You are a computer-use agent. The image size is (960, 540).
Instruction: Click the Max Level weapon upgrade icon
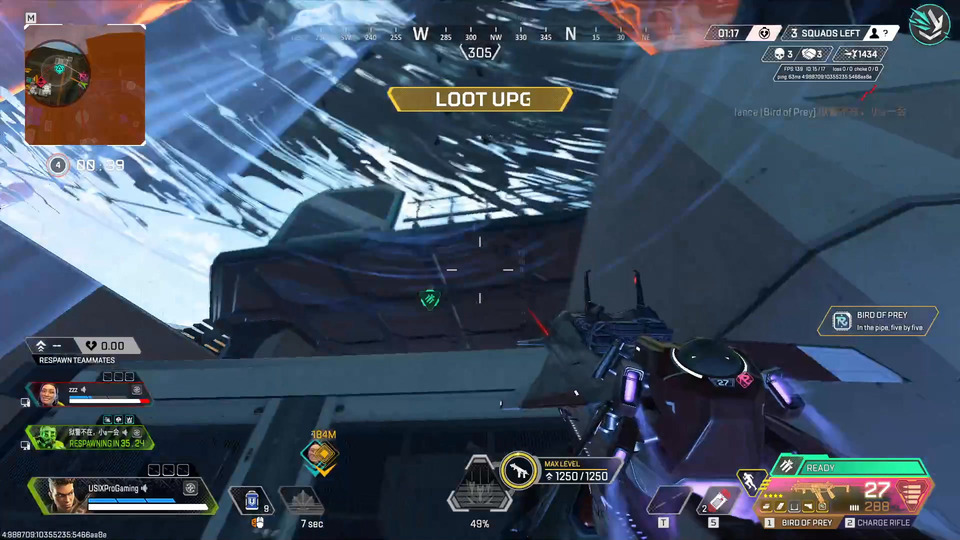[x=518, y=470]
